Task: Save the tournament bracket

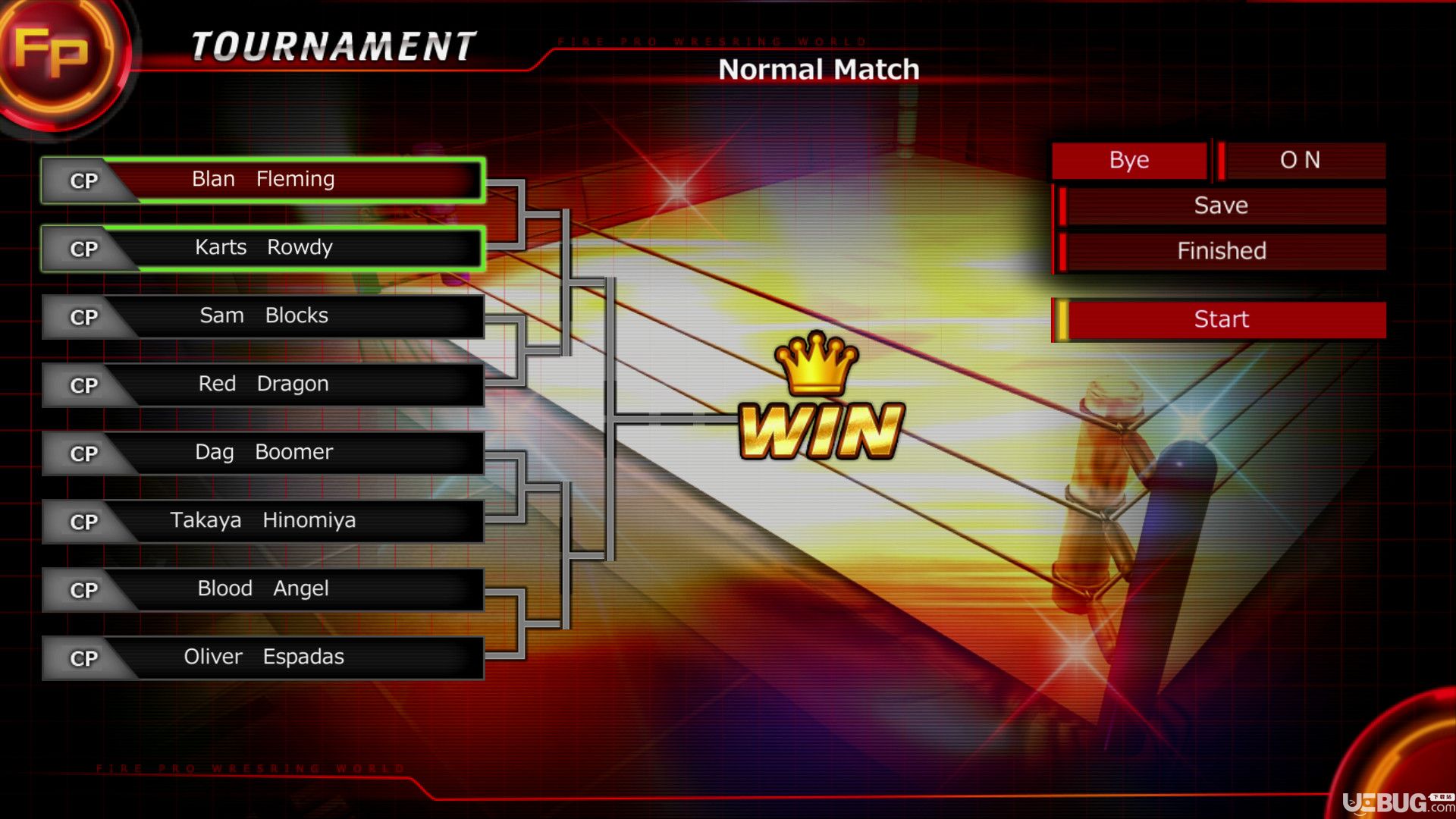Action: pyautogui.click(x=1220, y=206)
